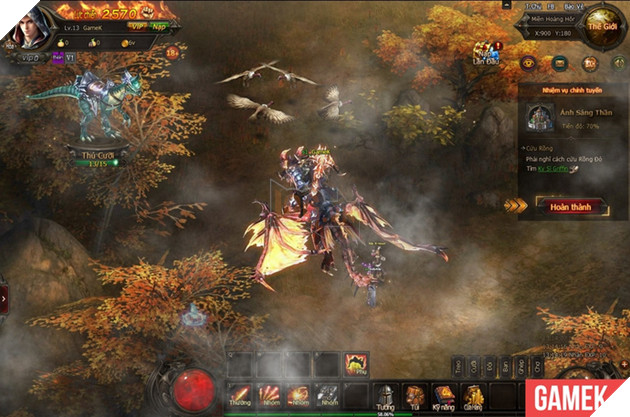630x417 pixels.
Task: Open the VIP panel button
Action: point(137,27)
